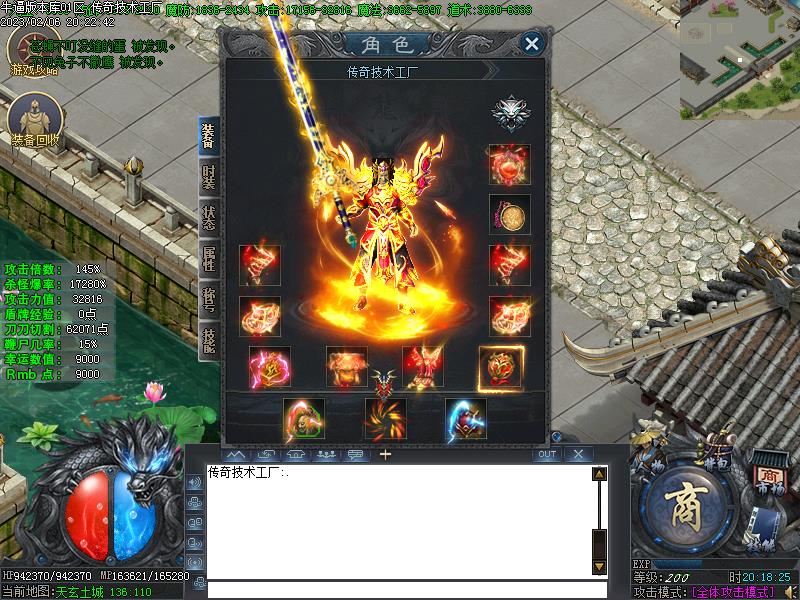
Task: Select the silver wolf-head emblem slot
Action: pos(510,113)
